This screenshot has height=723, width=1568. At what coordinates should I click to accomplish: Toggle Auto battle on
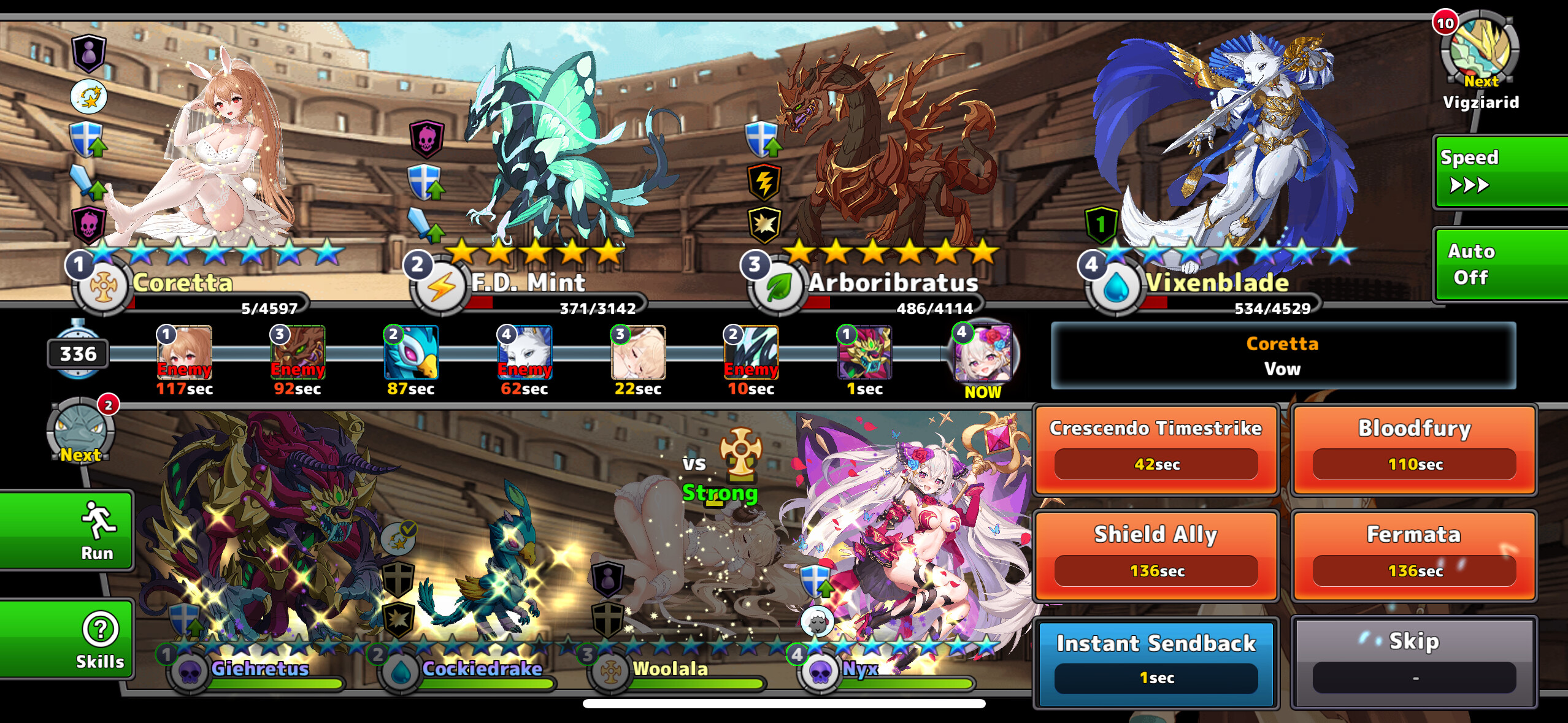(1499, 264)
